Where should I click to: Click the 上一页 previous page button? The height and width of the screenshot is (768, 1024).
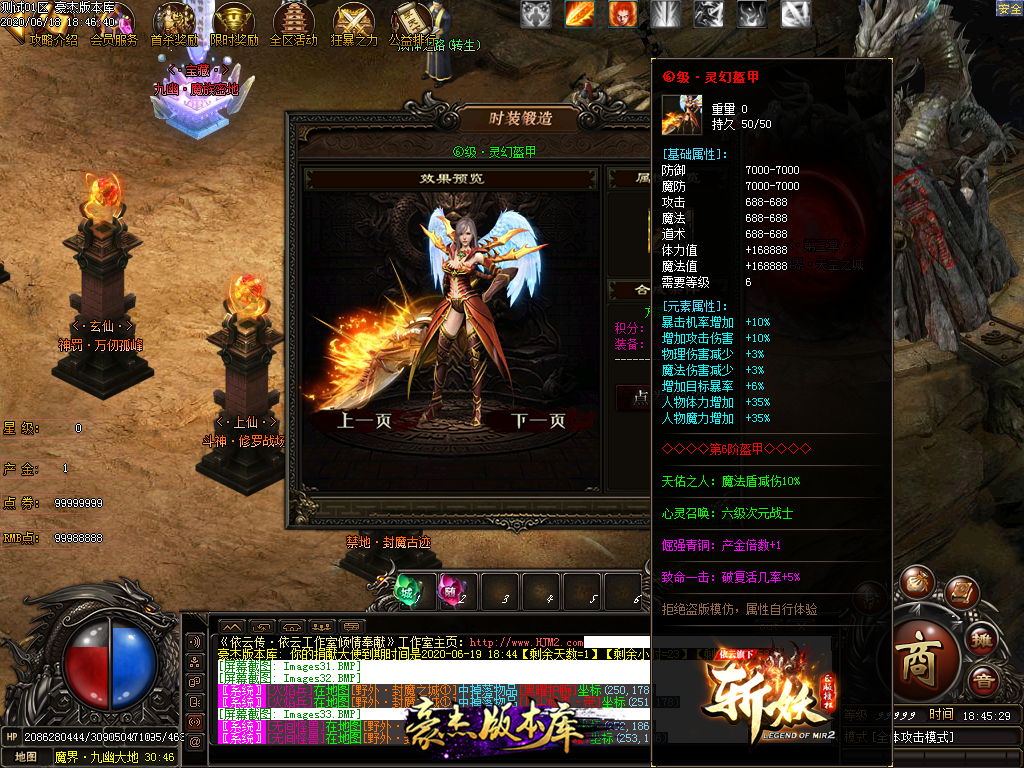click(364, 421)
